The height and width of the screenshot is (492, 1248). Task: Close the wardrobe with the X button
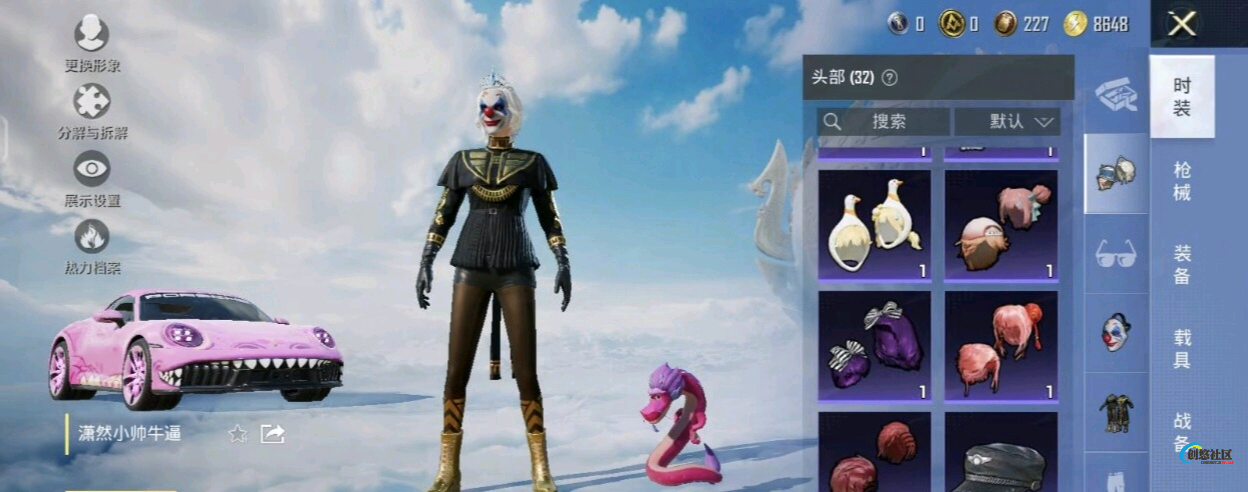tap(1182, 24)
